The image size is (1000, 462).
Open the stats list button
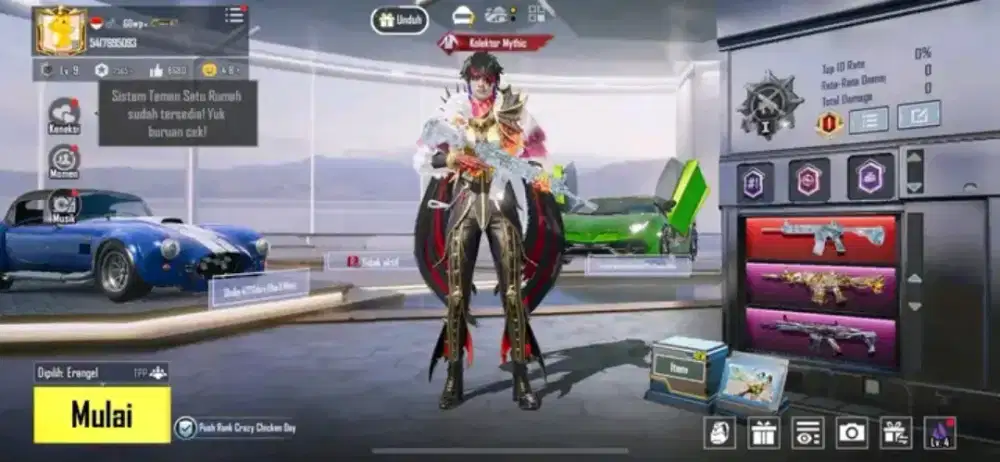[x=868, y=119]
